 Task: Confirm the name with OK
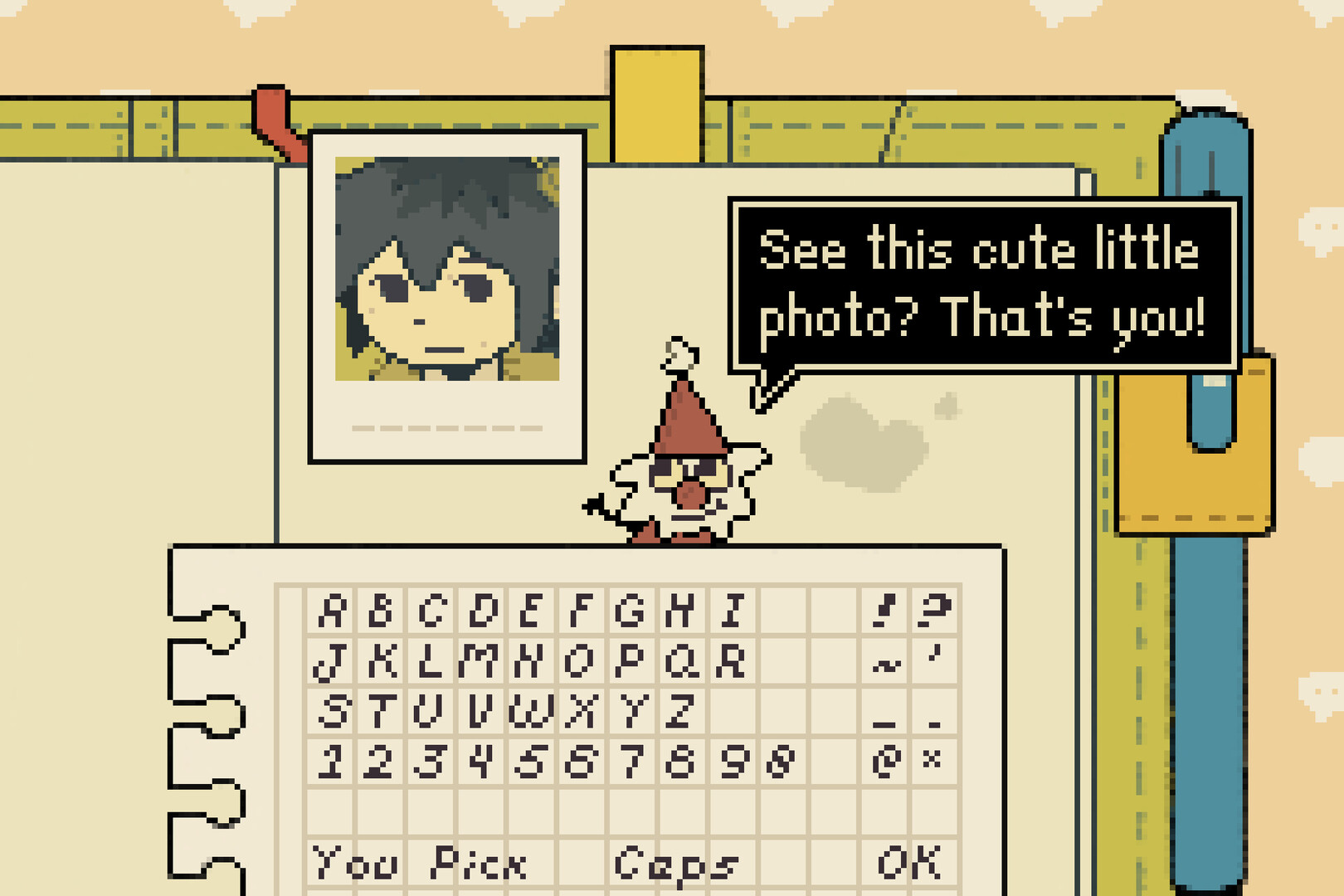click(x=908, y=864)
